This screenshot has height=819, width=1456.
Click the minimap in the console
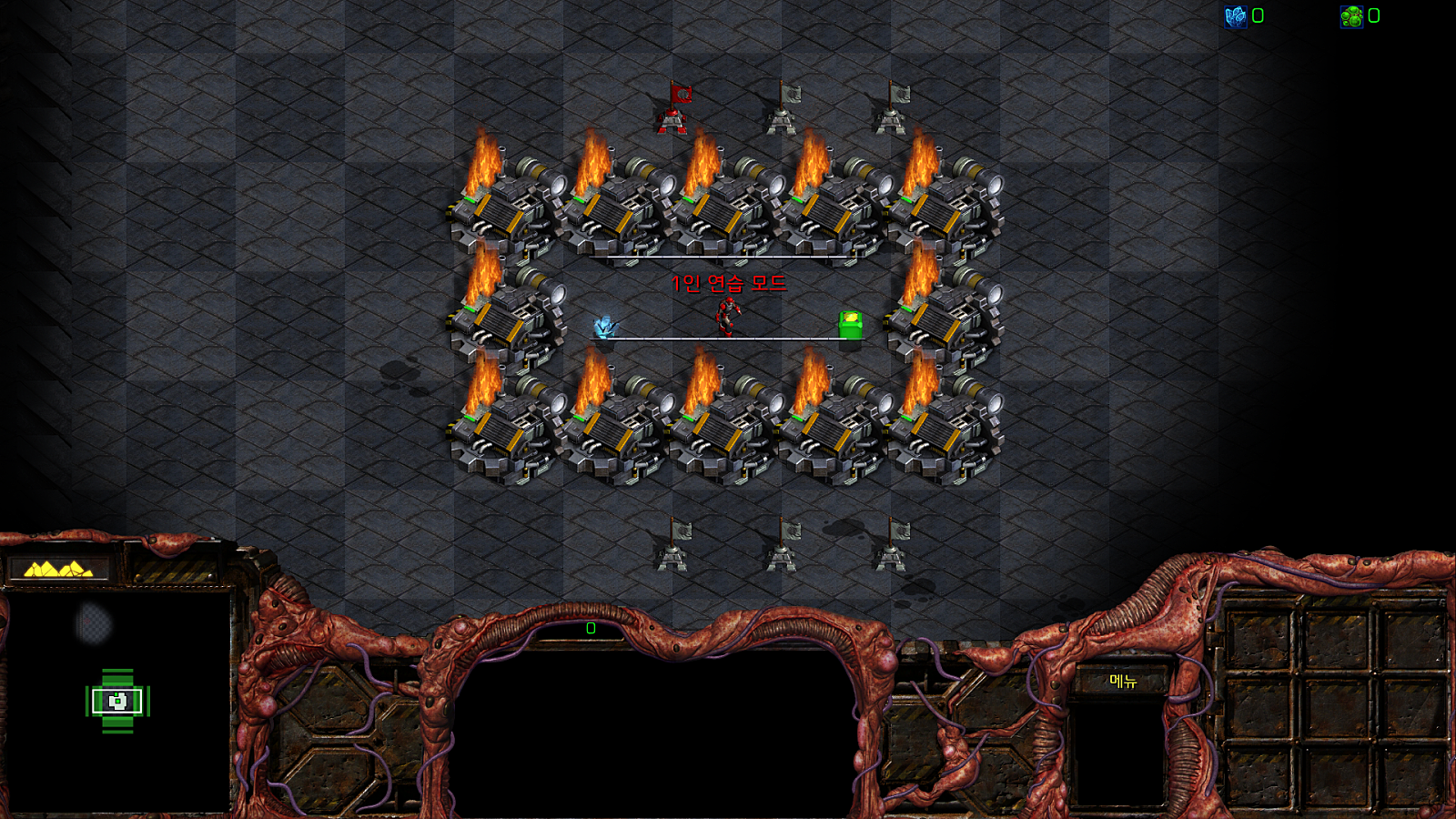(x=116, y=701)
